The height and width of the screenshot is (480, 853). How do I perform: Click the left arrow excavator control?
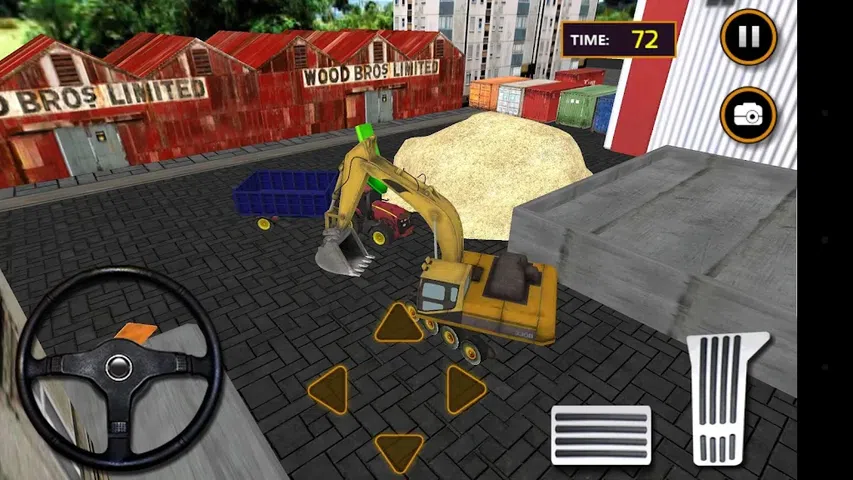pyautogui.click(x=330, y=390)
